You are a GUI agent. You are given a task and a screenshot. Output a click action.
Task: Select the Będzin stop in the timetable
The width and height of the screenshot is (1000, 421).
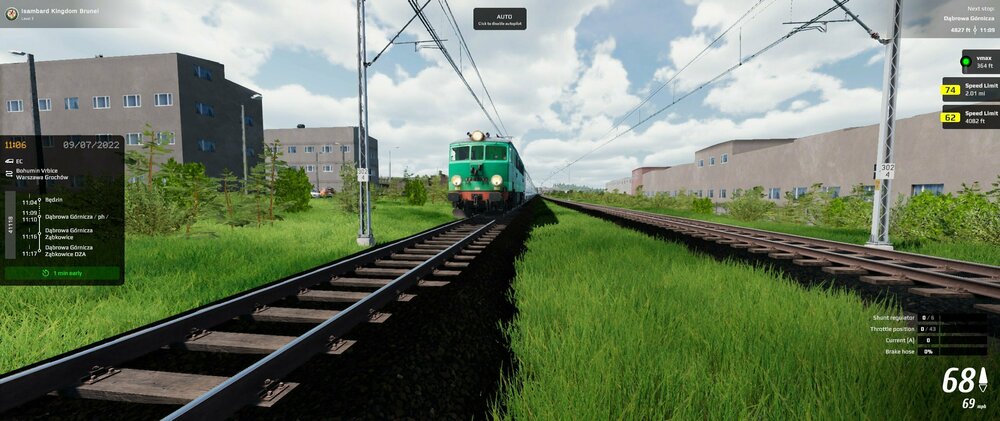coord(55,200)
